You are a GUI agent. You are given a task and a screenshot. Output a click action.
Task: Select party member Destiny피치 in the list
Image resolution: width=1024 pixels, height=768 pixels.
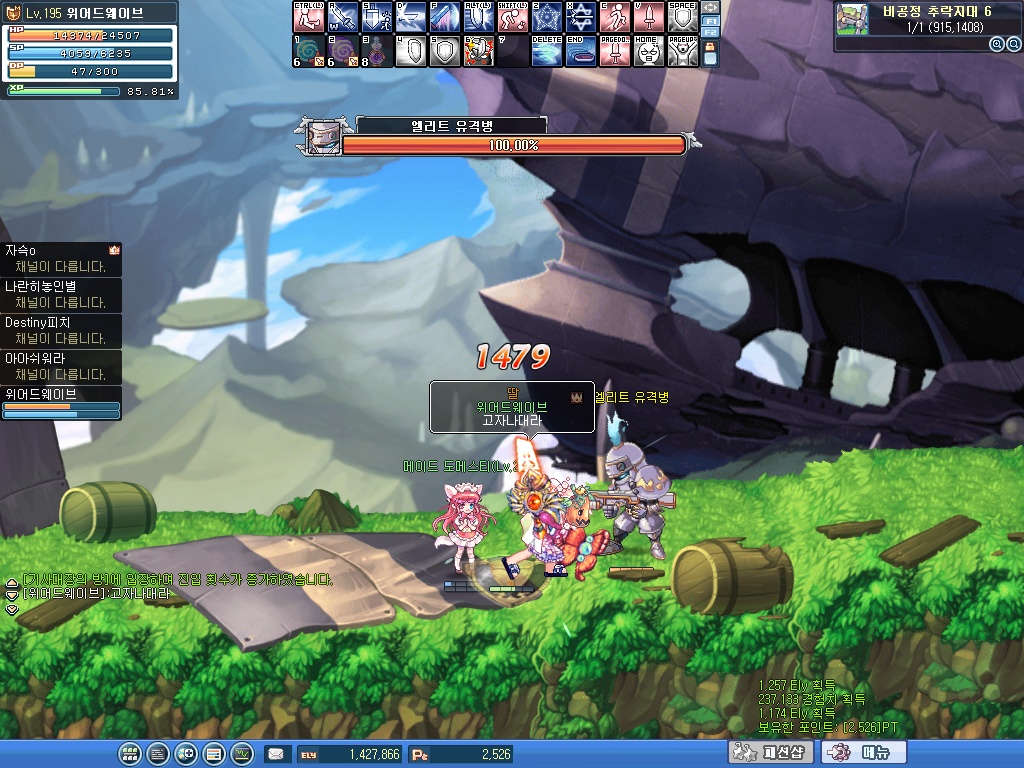pyautogui.click(x=62, y=330)
